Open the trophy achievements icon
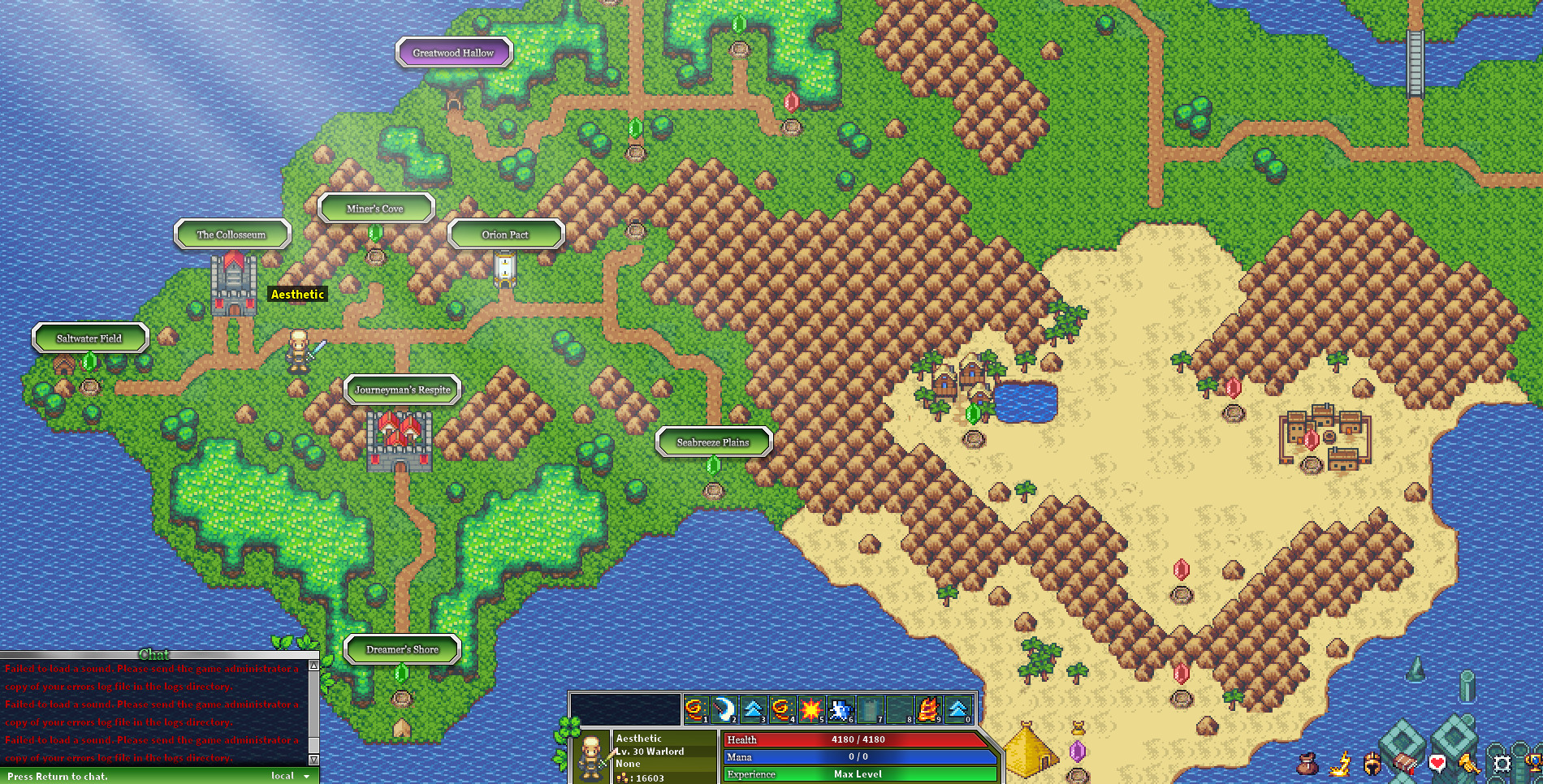The height and width of the screenshot is (784, 1543). click(1535, 763)
